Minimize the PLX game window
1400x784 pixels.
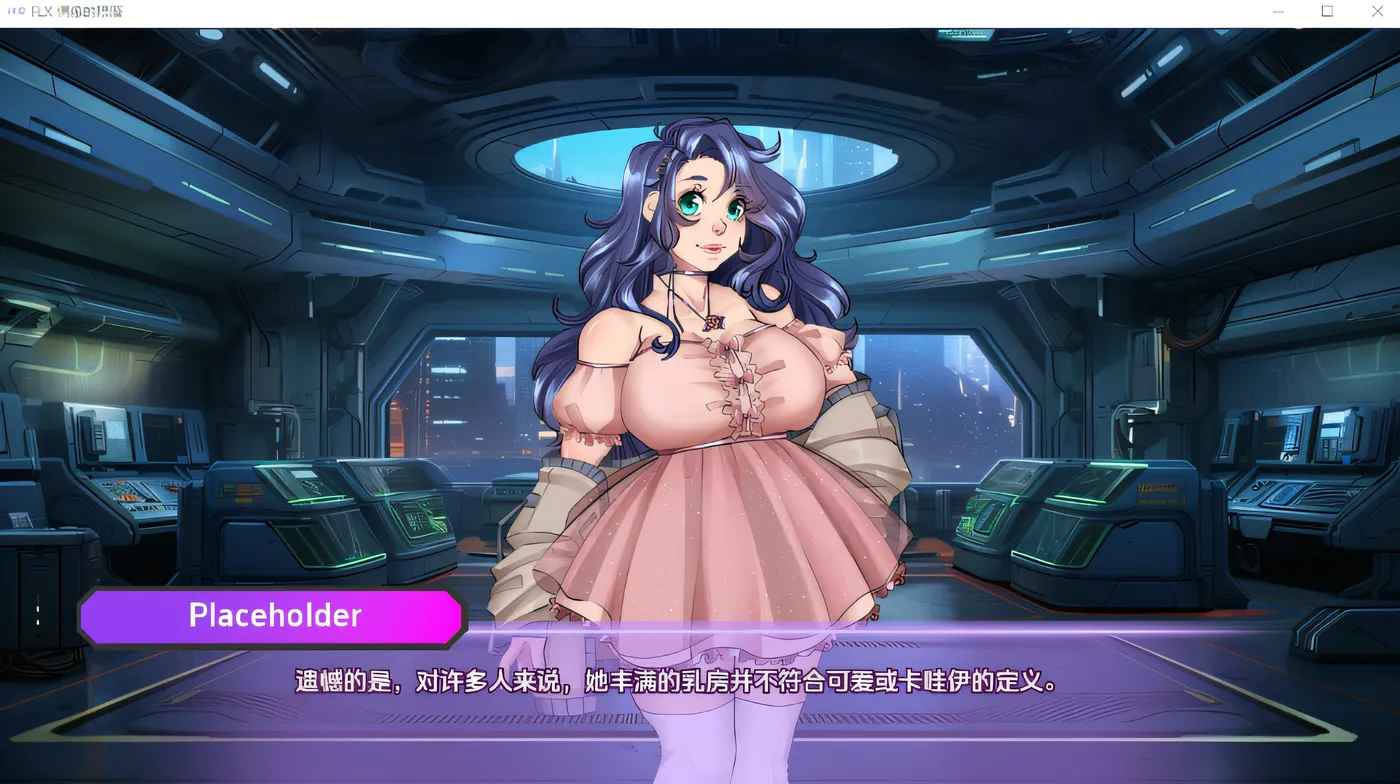1277,11
